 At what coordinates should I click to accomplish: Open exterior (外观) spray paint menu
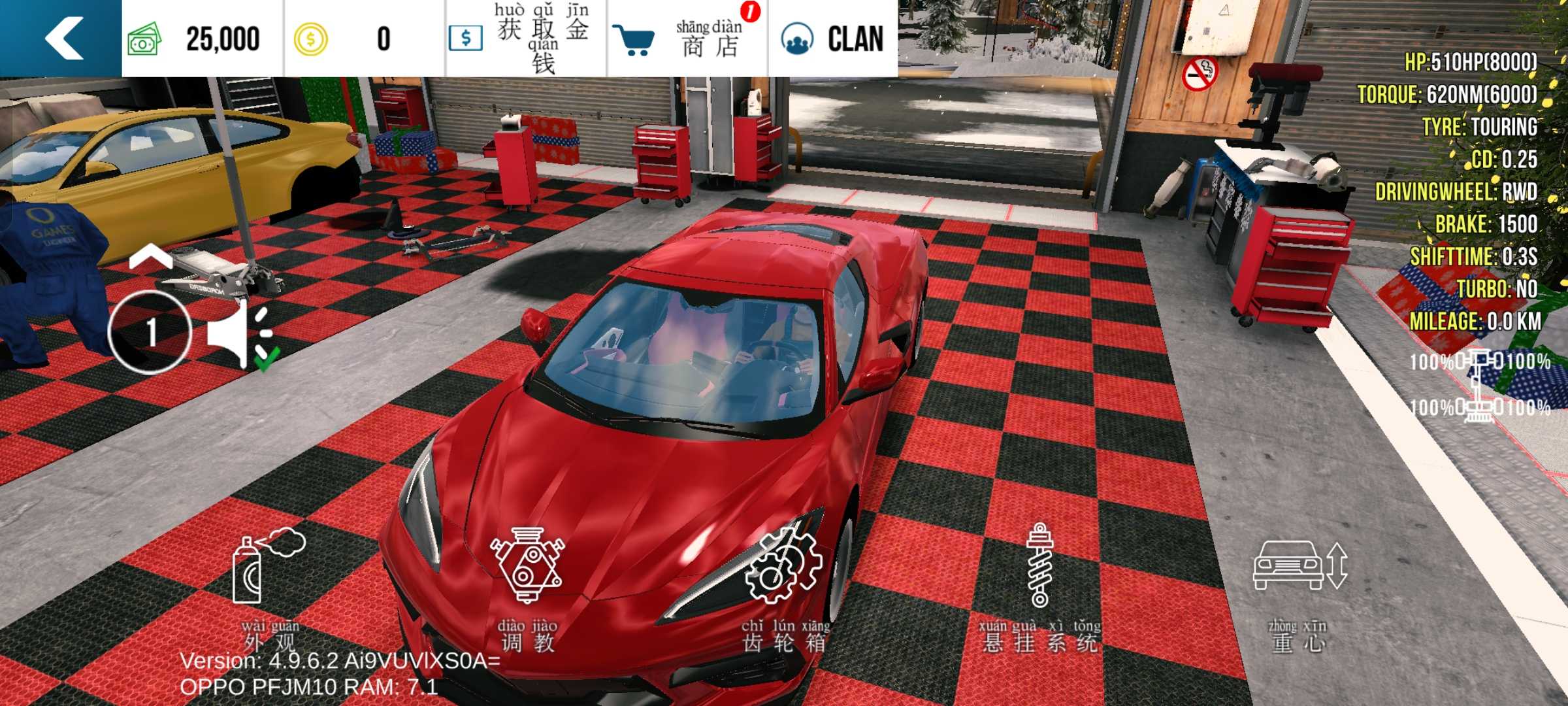[x=269, y=588]
